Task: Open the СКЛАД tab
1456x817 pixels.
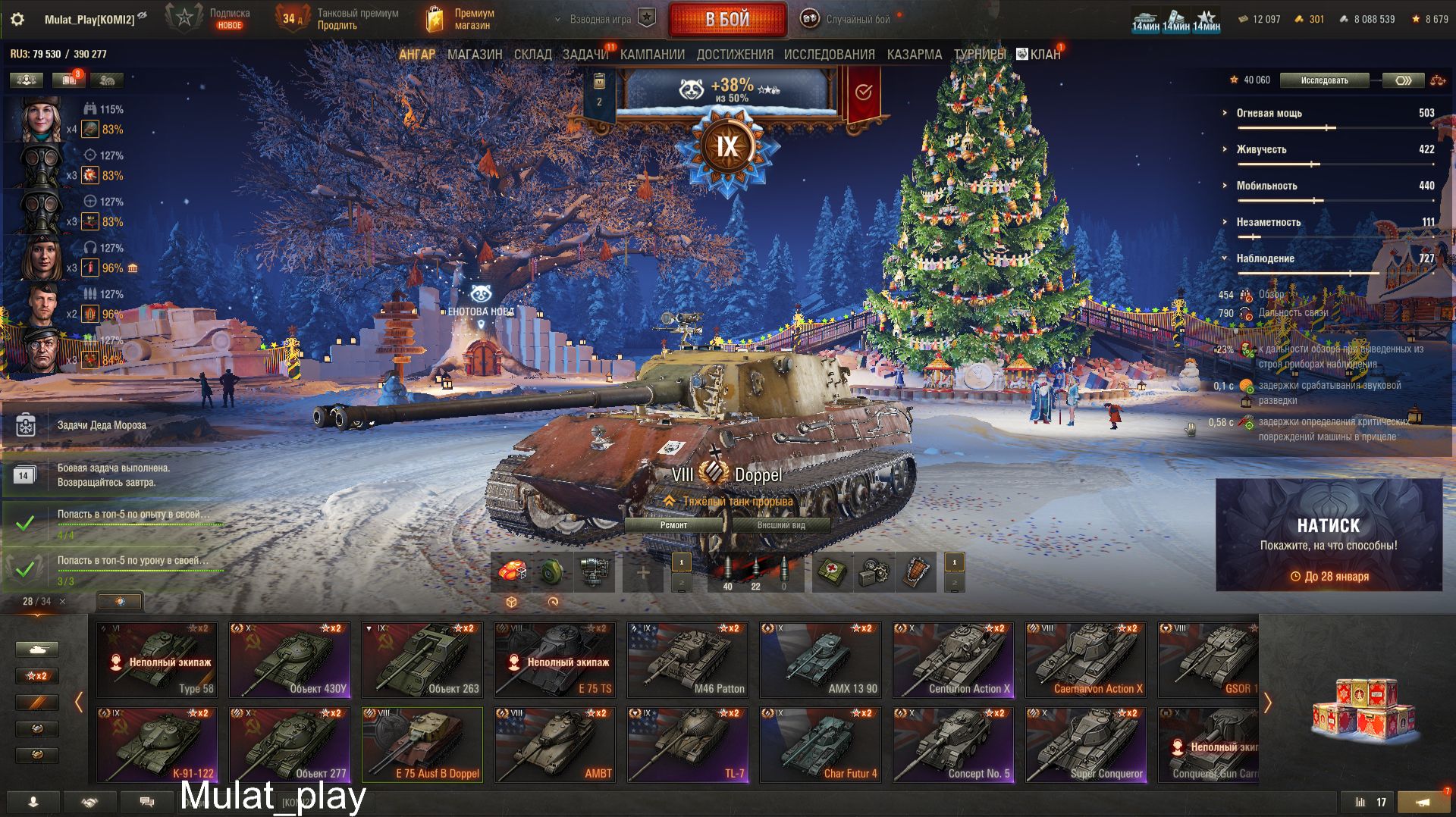Action: (532, 55)
